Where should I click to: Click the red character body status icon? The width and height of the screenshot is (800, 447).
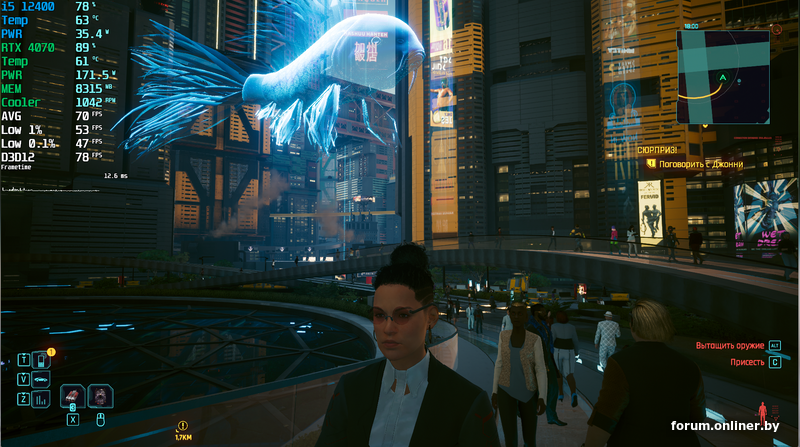[x=763, y=411]
